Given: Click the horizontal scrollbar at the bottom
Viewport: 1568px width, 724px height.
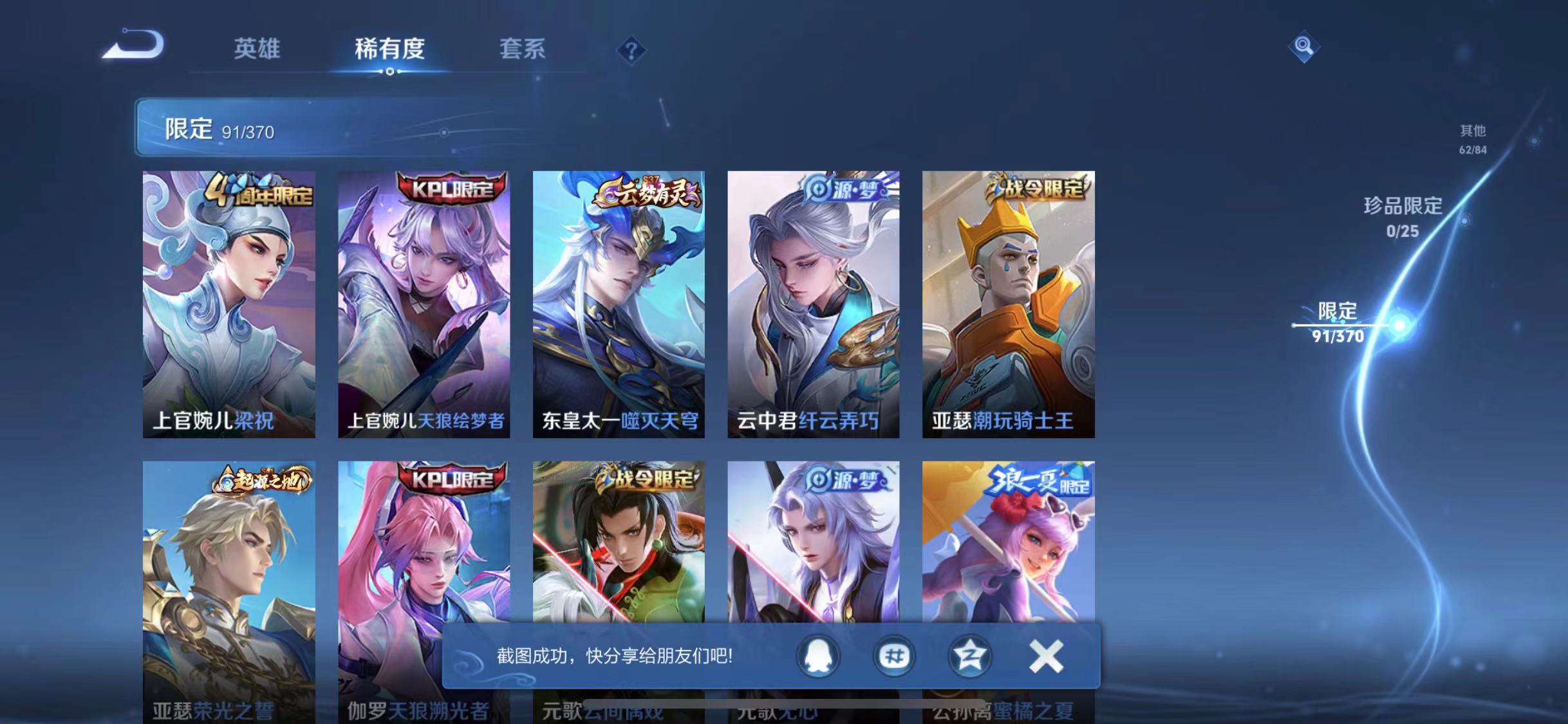Looking at the screenshot, I should coord(784,704).
